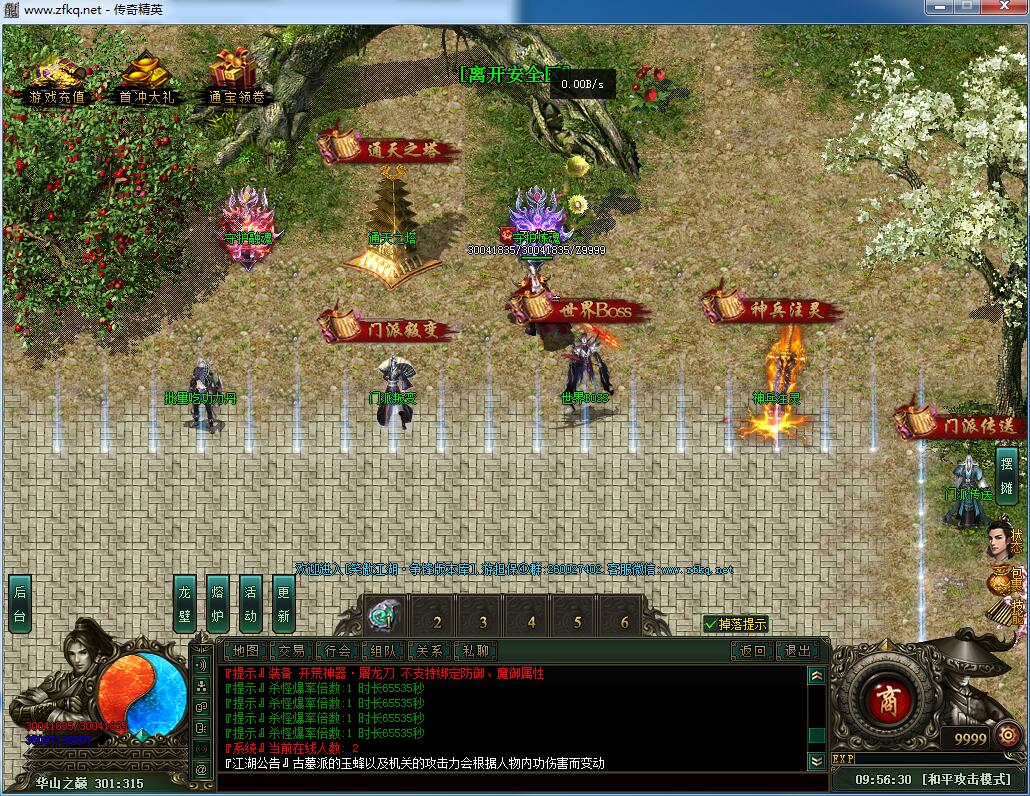Open the 熔炉 furnace button
Viewport: 1030px width, 796px height.
pos(217,603)
